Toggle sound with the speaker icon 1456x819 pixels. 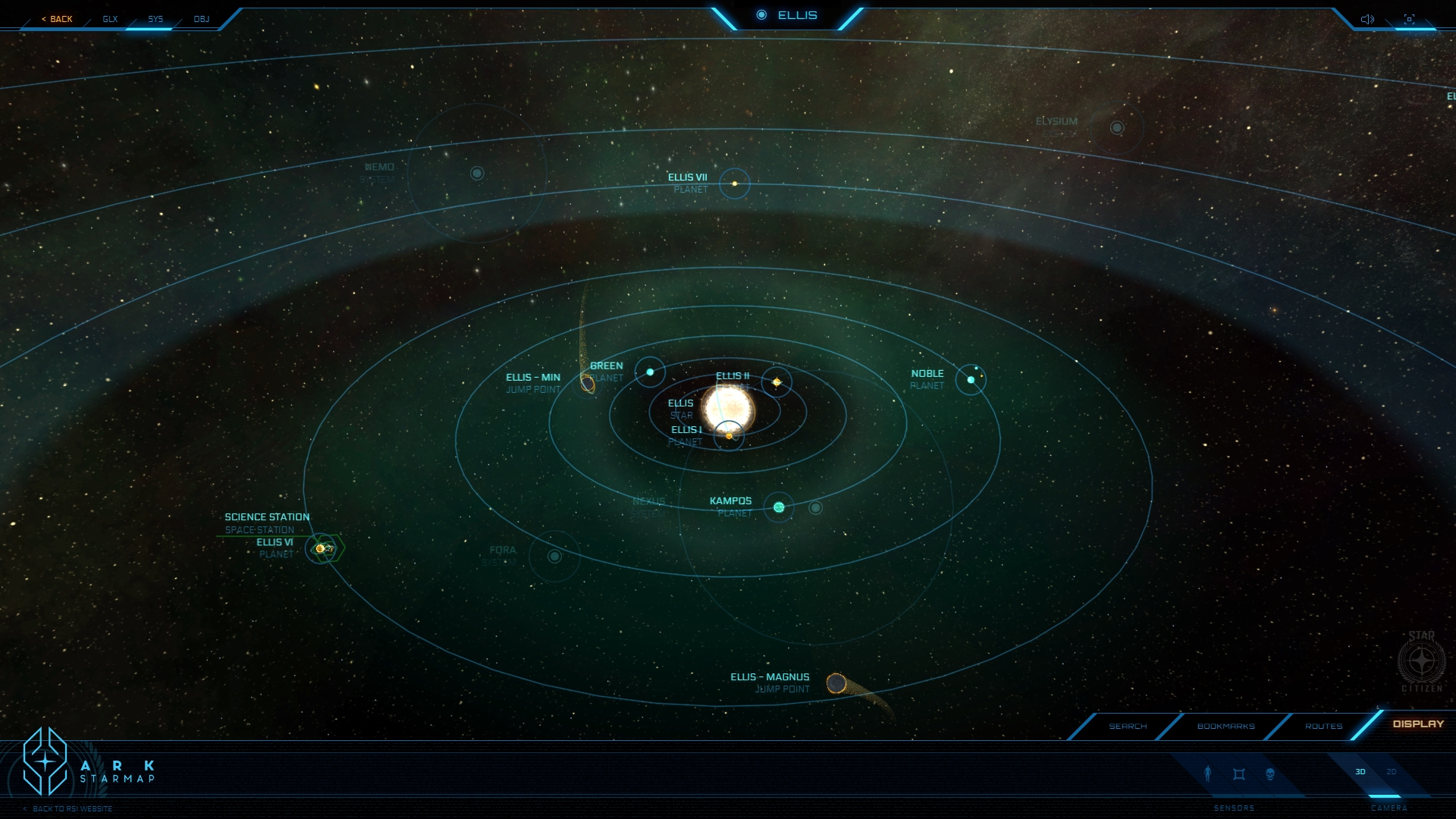(1367, 19)
